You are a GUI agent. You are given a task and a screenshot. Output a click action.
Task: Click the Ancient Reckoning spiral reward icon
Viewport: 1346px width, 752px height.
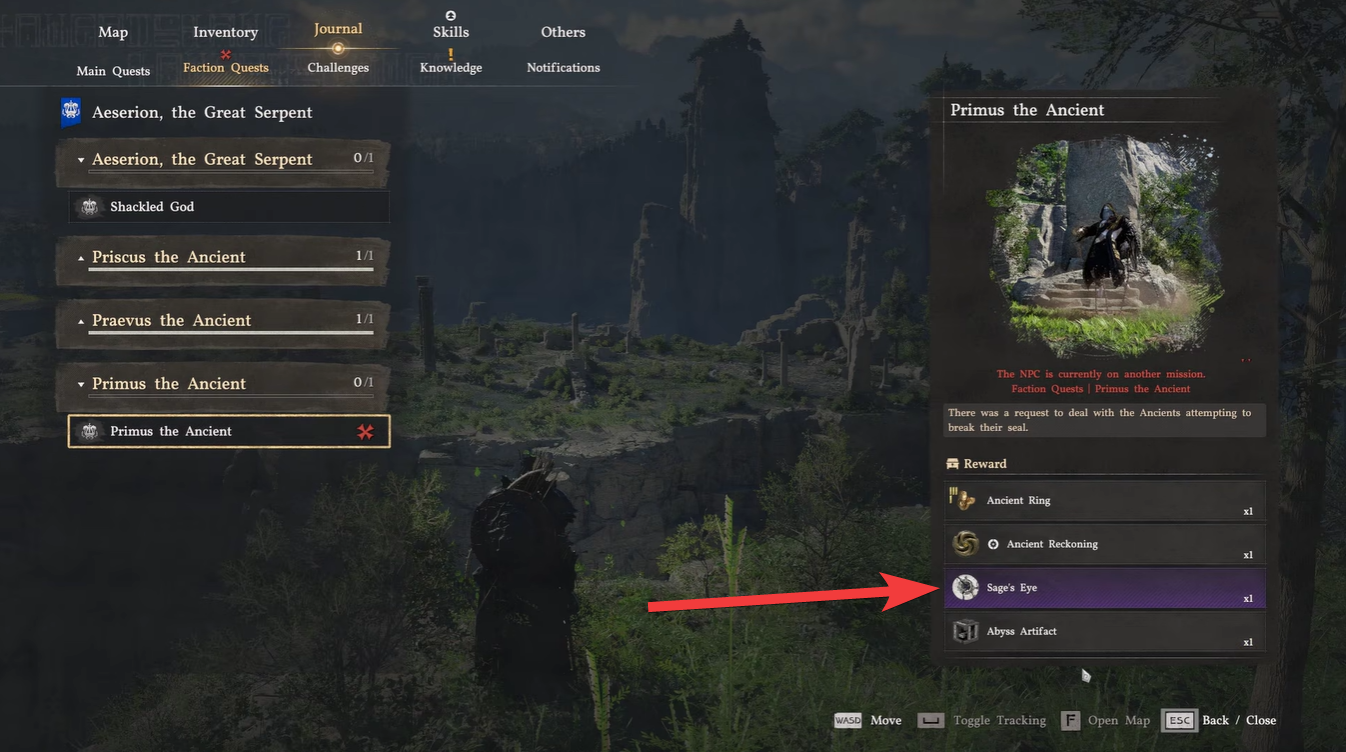pyautogui.click(x=963, y=543)
